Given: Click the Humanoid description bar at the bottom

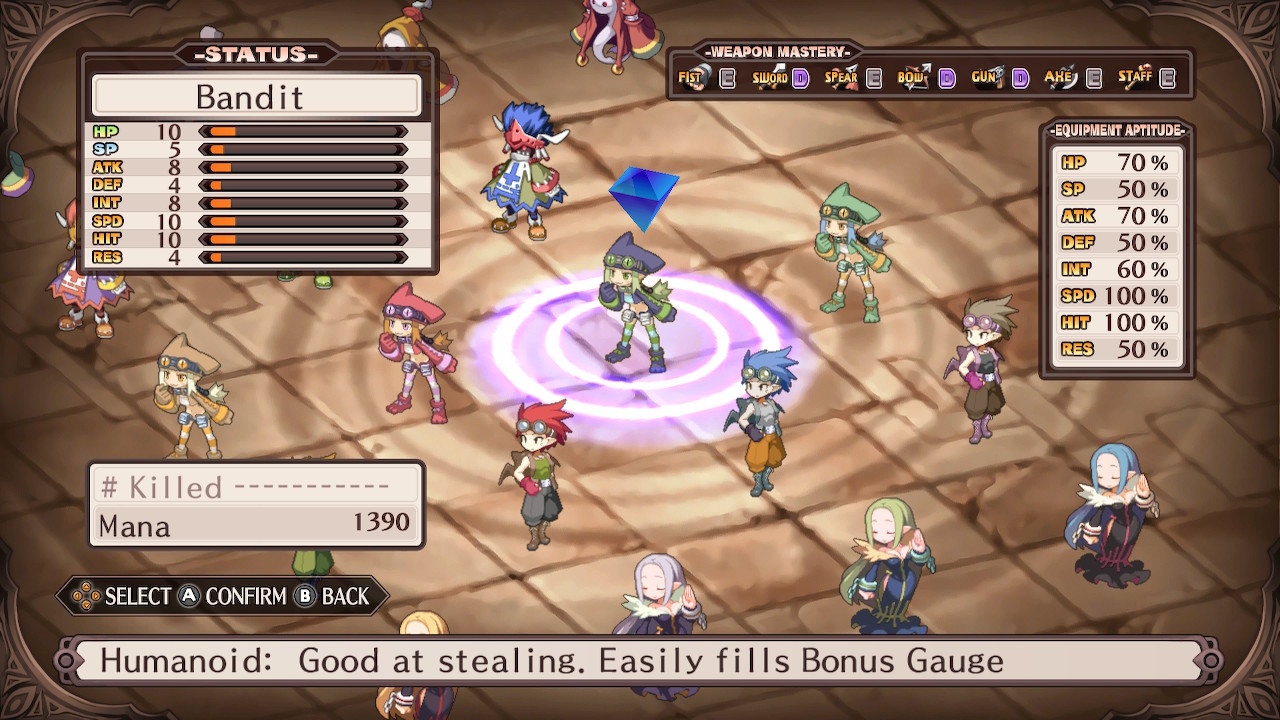Looking at the screenshot, I should 640,660.
